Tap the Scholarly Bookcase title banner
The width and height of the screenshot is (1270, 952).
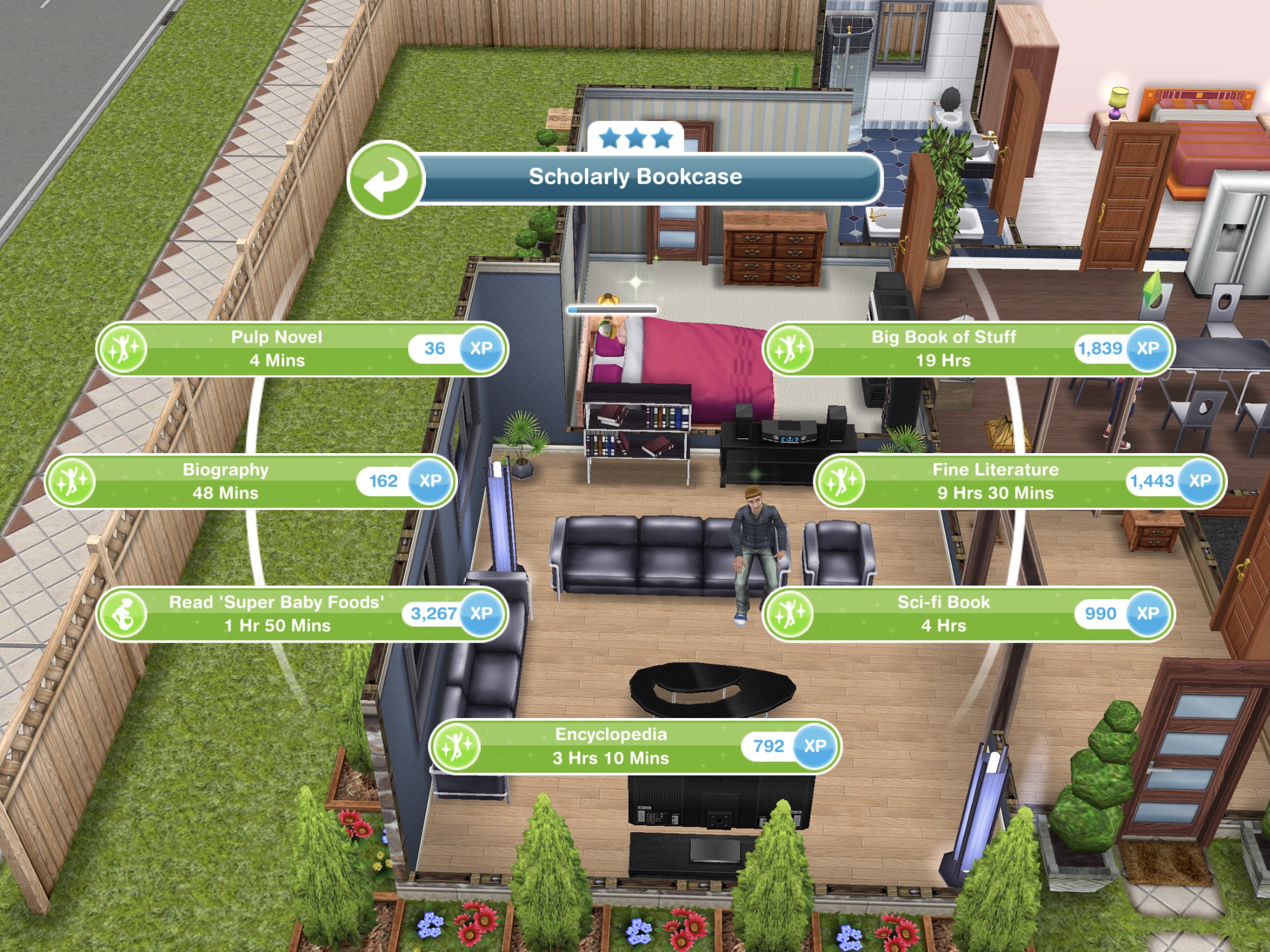coord(638,177)
